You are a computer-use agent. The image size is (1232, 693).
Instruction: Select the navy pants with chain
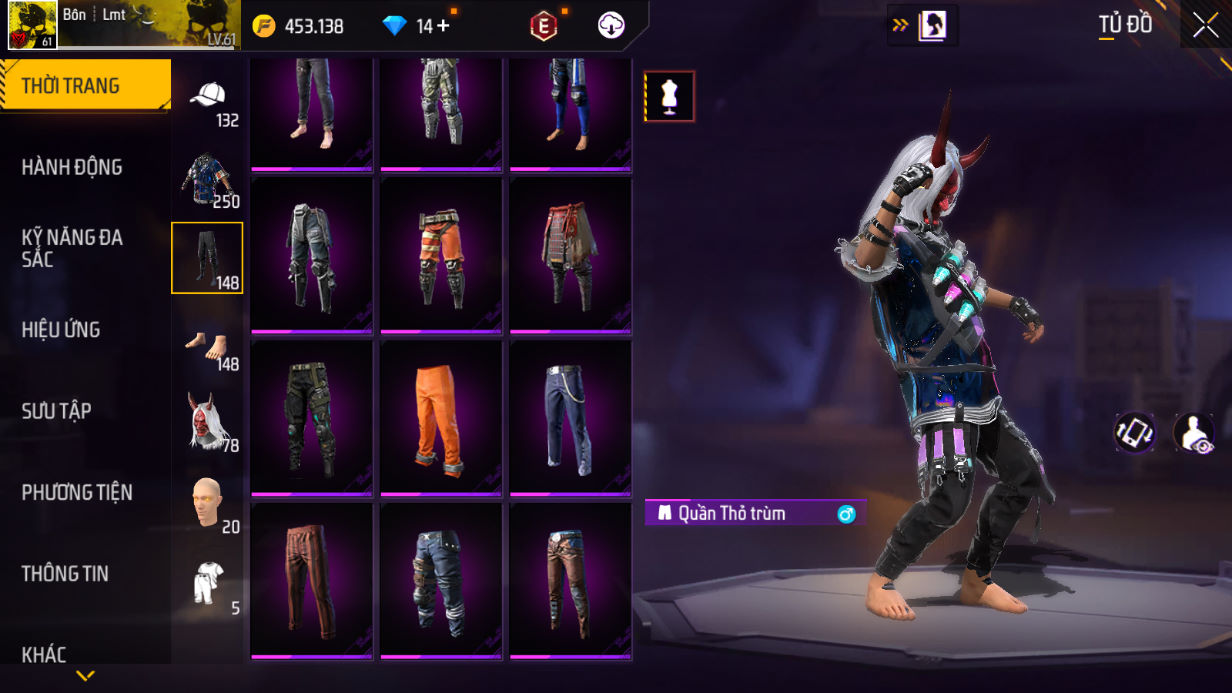coord(570,417)
